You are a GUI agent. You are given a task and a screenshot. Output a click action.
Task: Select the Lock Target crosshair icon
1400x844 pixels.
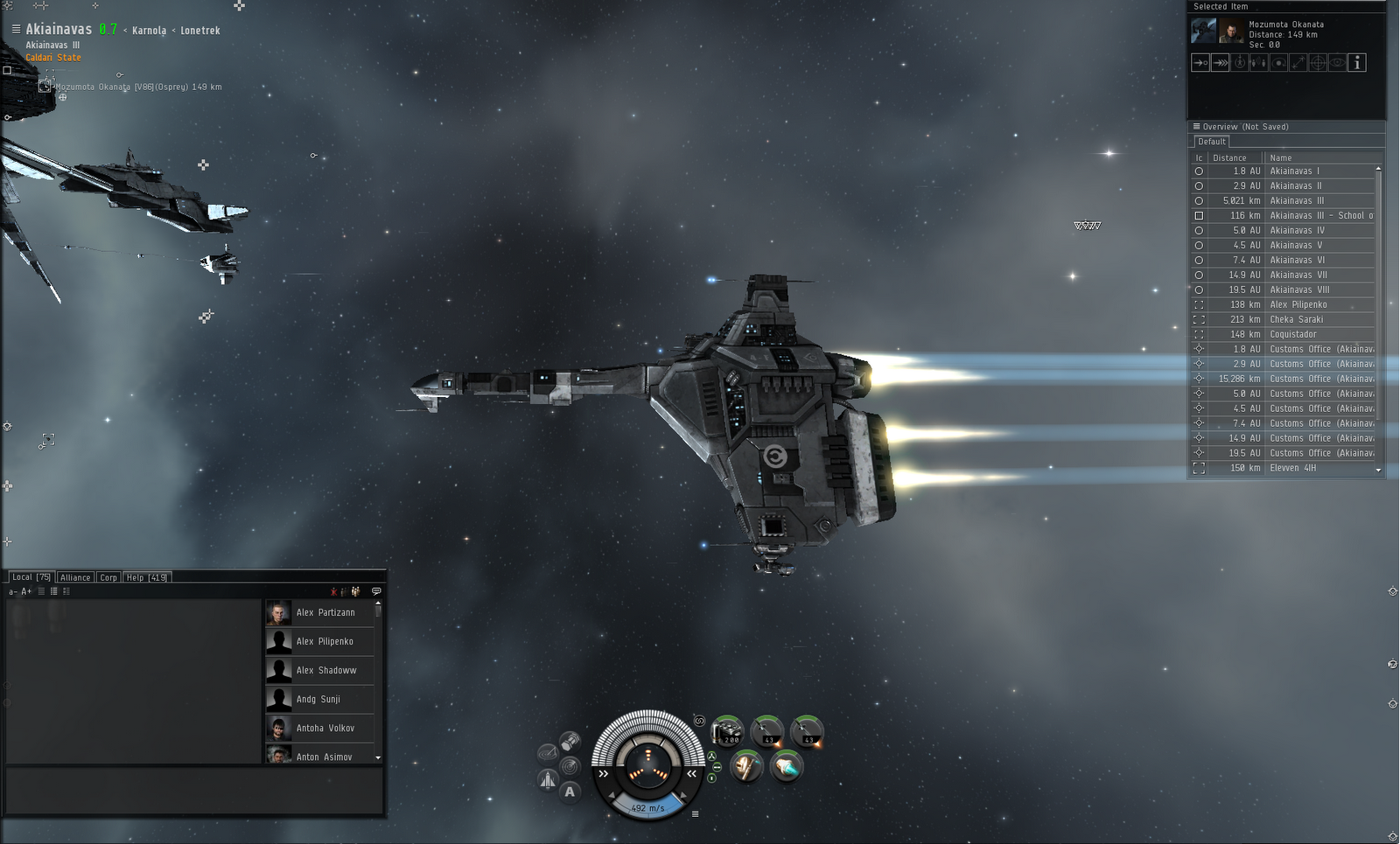tap(1316, 62)
